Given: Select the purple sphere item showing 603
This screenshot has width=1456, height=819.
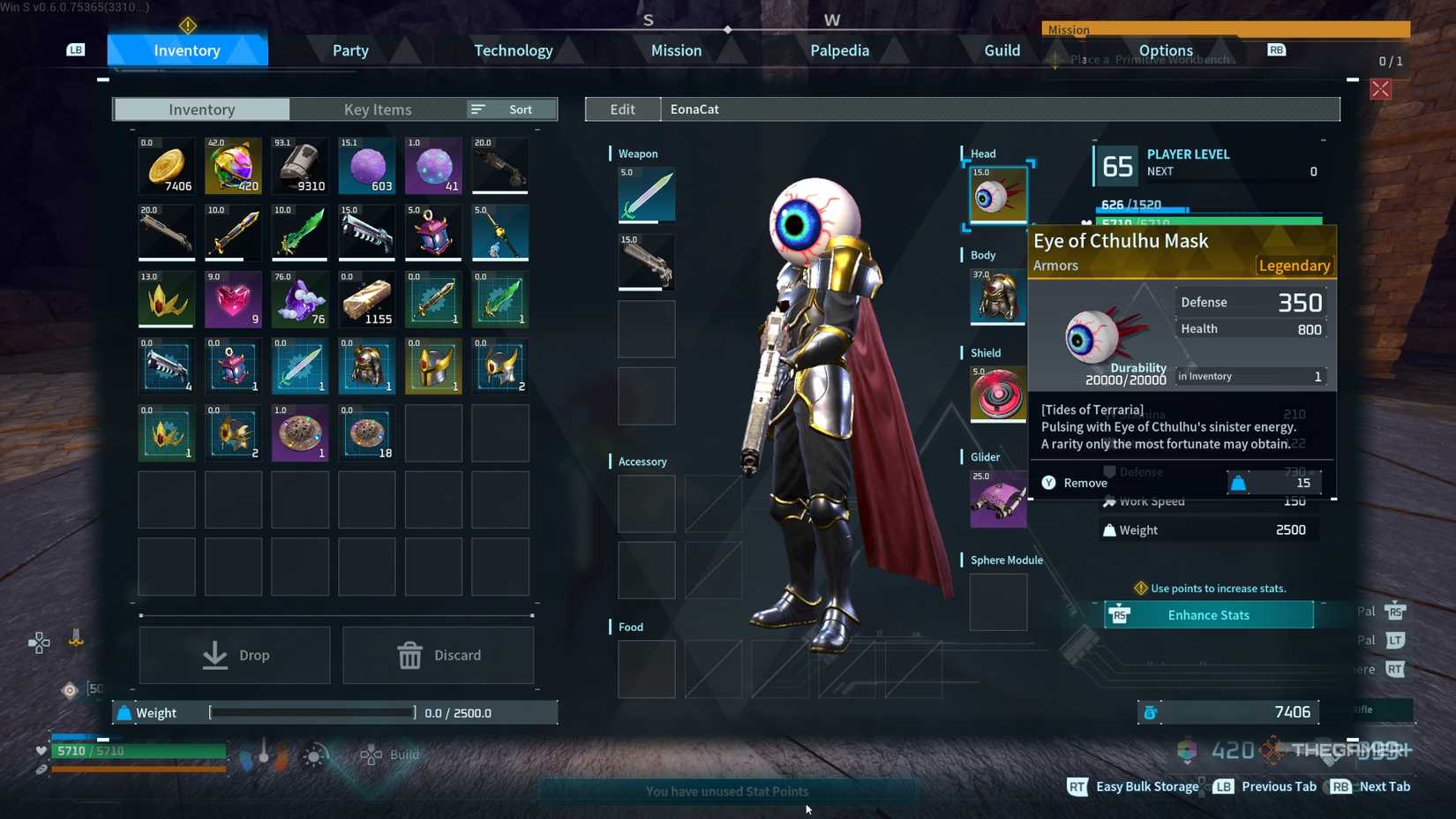Looking at the screenshot, I should click(x=366, y=164).
